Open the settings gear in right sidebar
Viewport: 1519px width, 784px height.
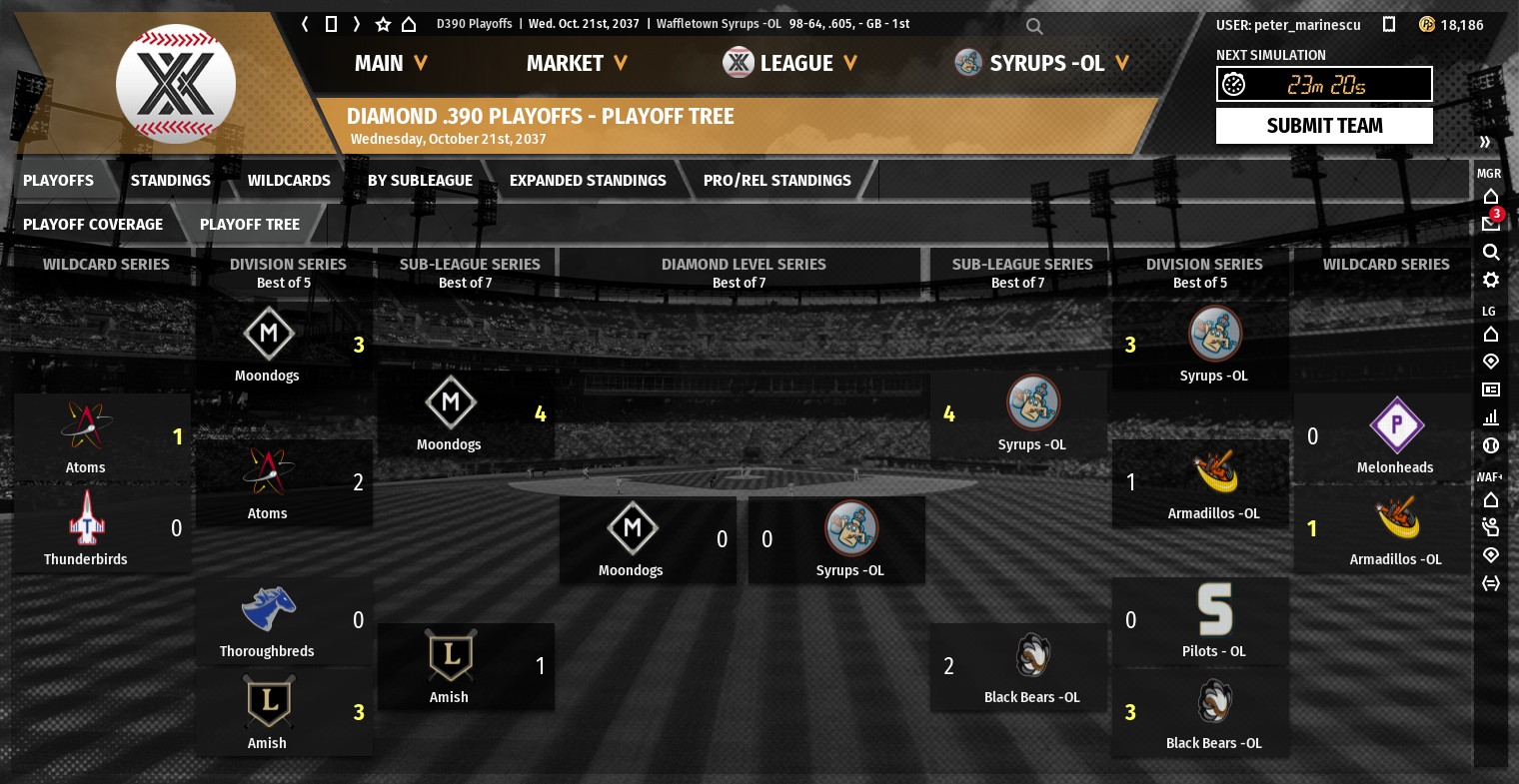(x=1491, y=280)
